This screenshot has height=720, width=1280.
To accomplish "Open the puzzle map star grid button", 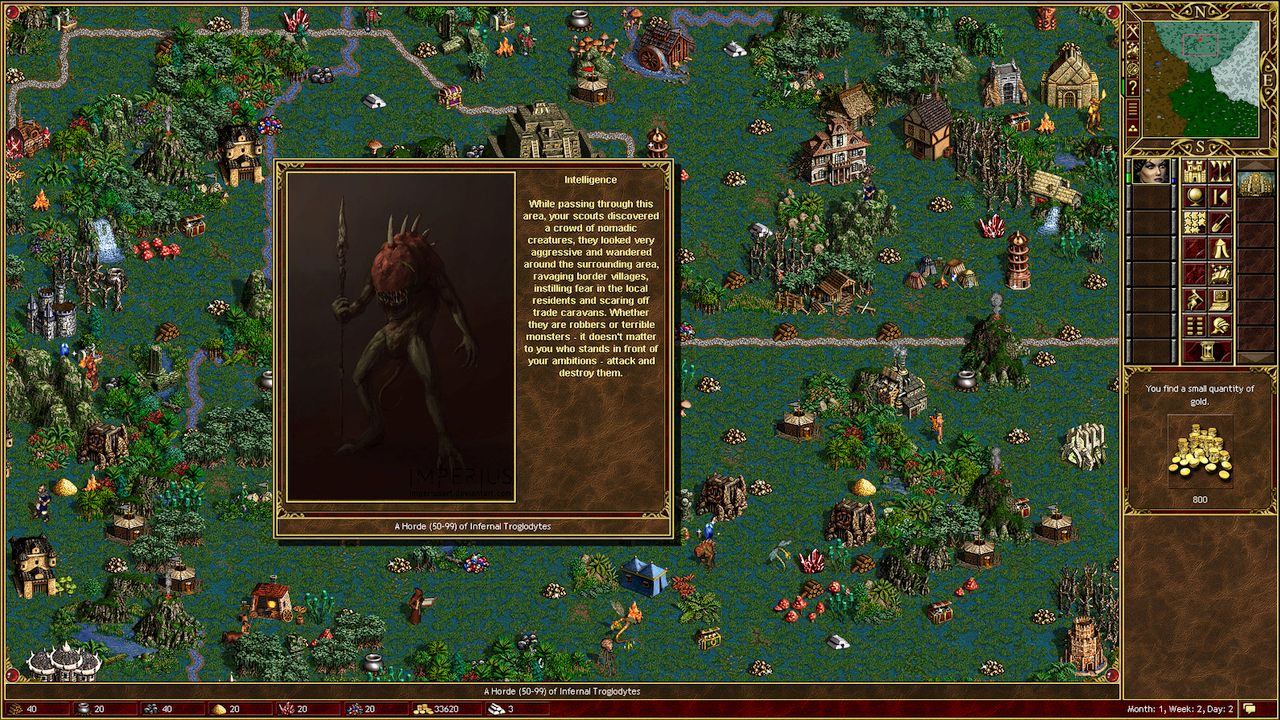I will (x=1194, y=223).
